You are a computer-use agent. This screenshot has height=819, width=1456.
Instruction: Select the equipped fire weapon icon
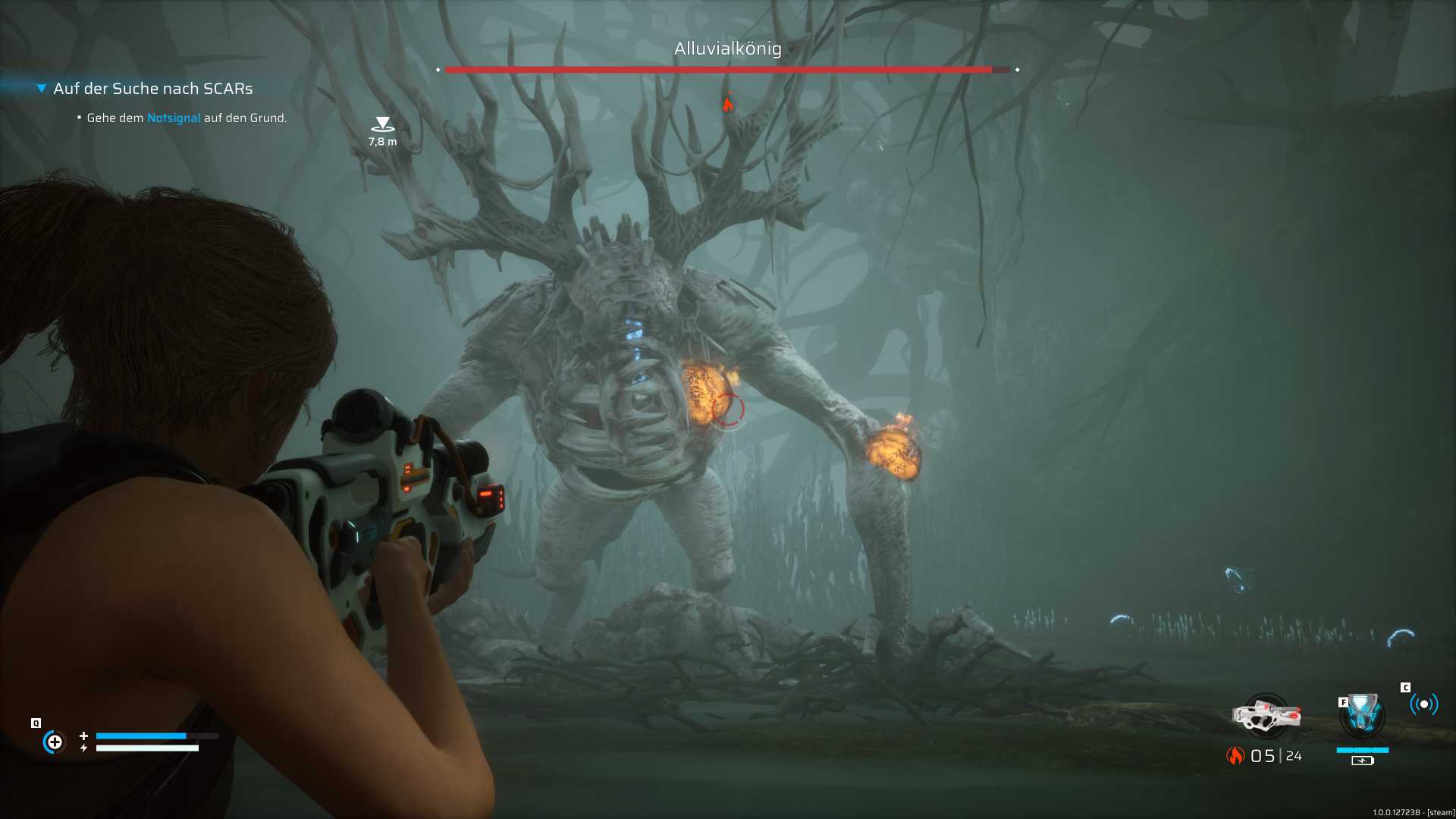(x=1266, y=716)
